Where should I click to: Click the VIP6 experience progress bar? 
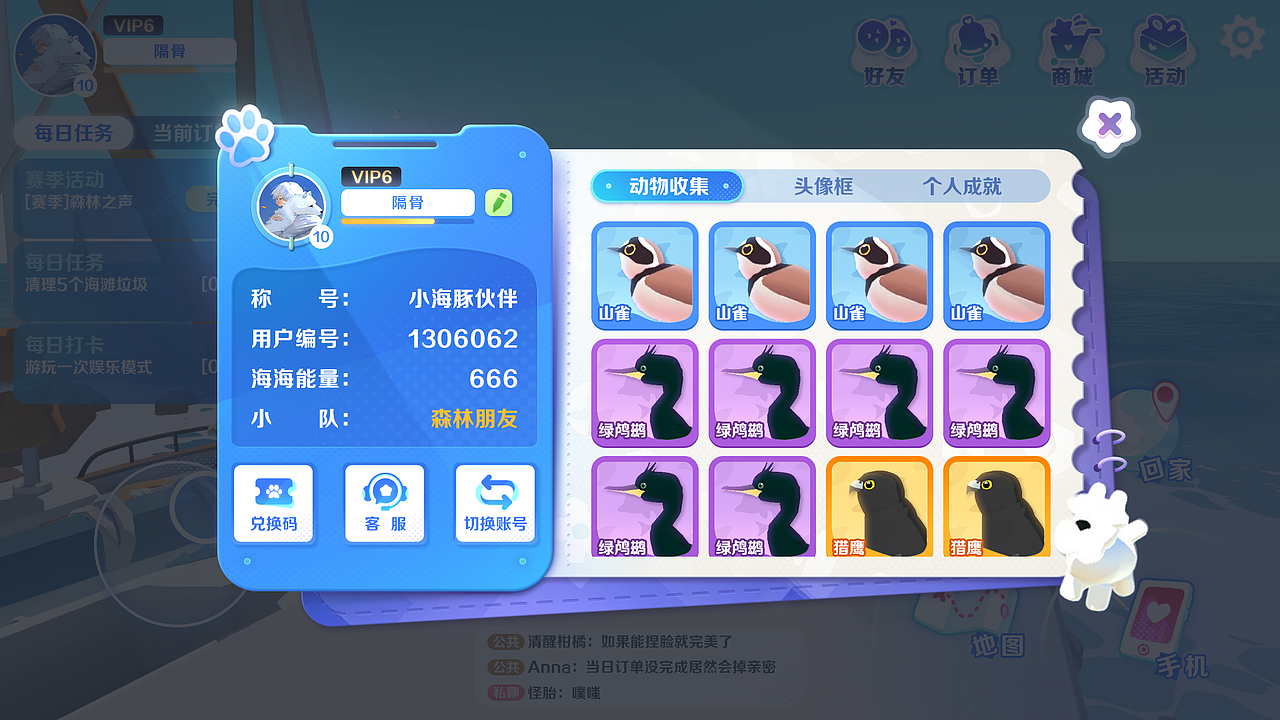coord(407,222)
